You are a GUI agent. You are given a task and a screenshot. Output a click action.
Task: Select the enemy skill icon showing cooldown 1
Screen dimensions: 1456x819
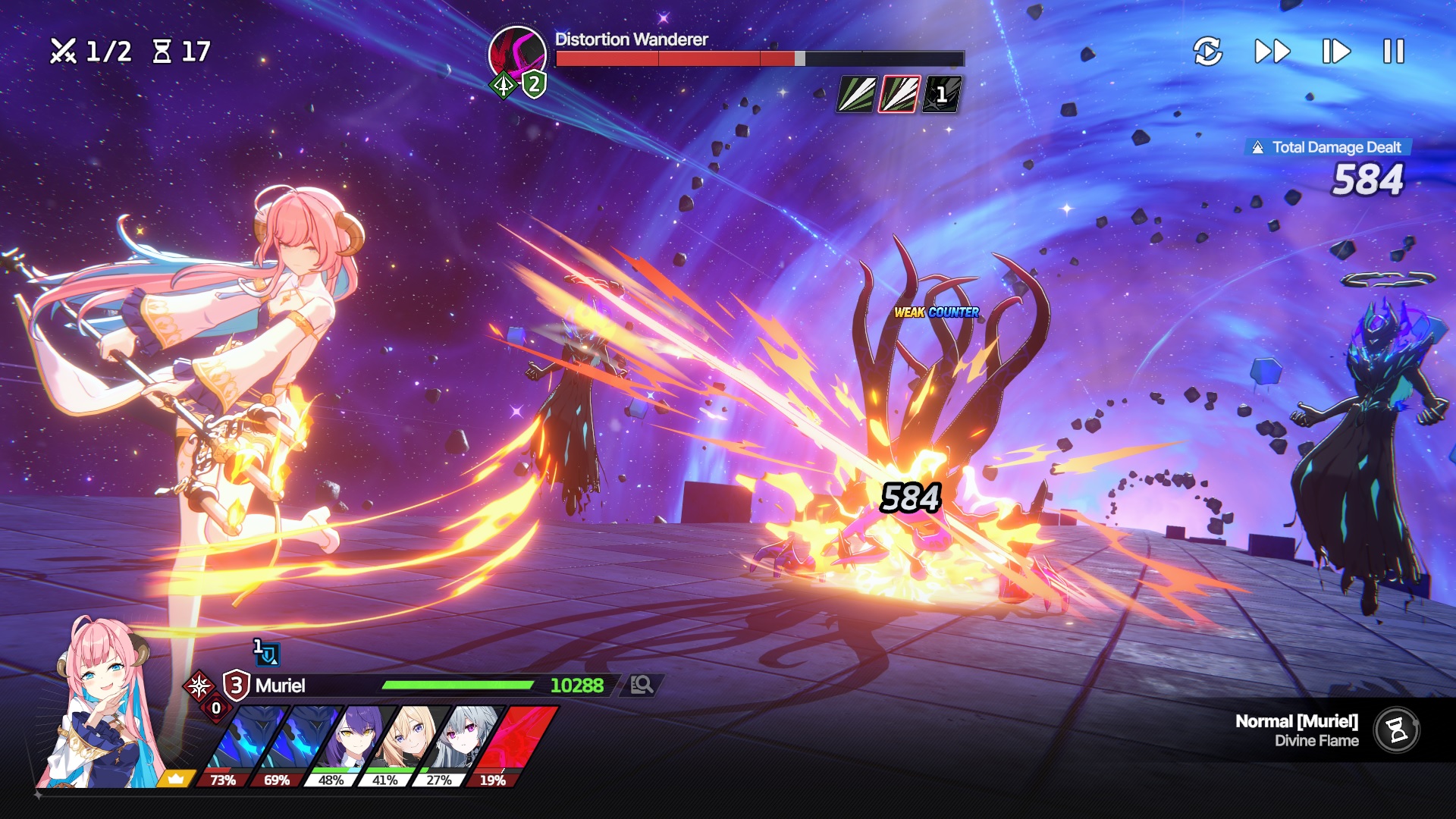tap(942, 95)
